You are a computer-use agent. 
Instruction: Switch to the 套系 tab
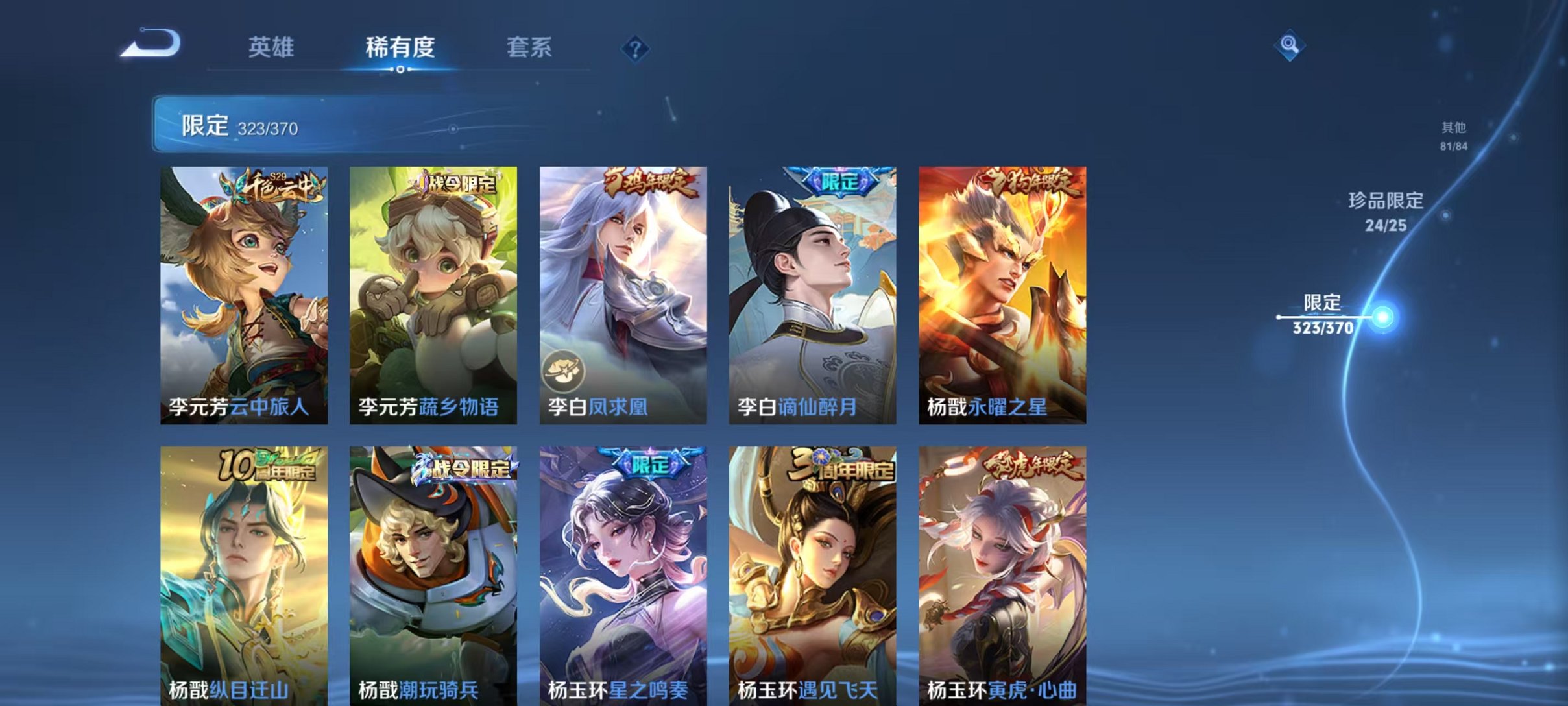[x=529, y=47]
